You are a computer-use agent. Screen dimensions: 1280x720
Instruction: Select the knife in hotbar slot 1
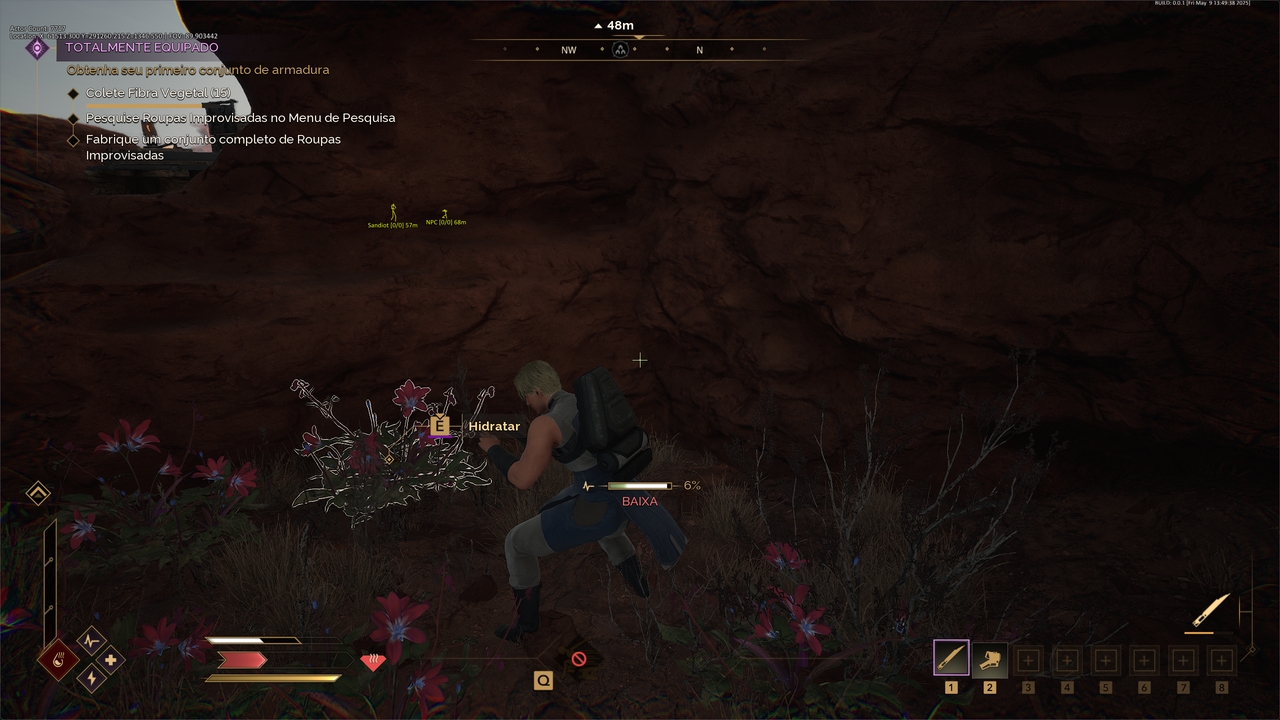click(x=951, y=657)
